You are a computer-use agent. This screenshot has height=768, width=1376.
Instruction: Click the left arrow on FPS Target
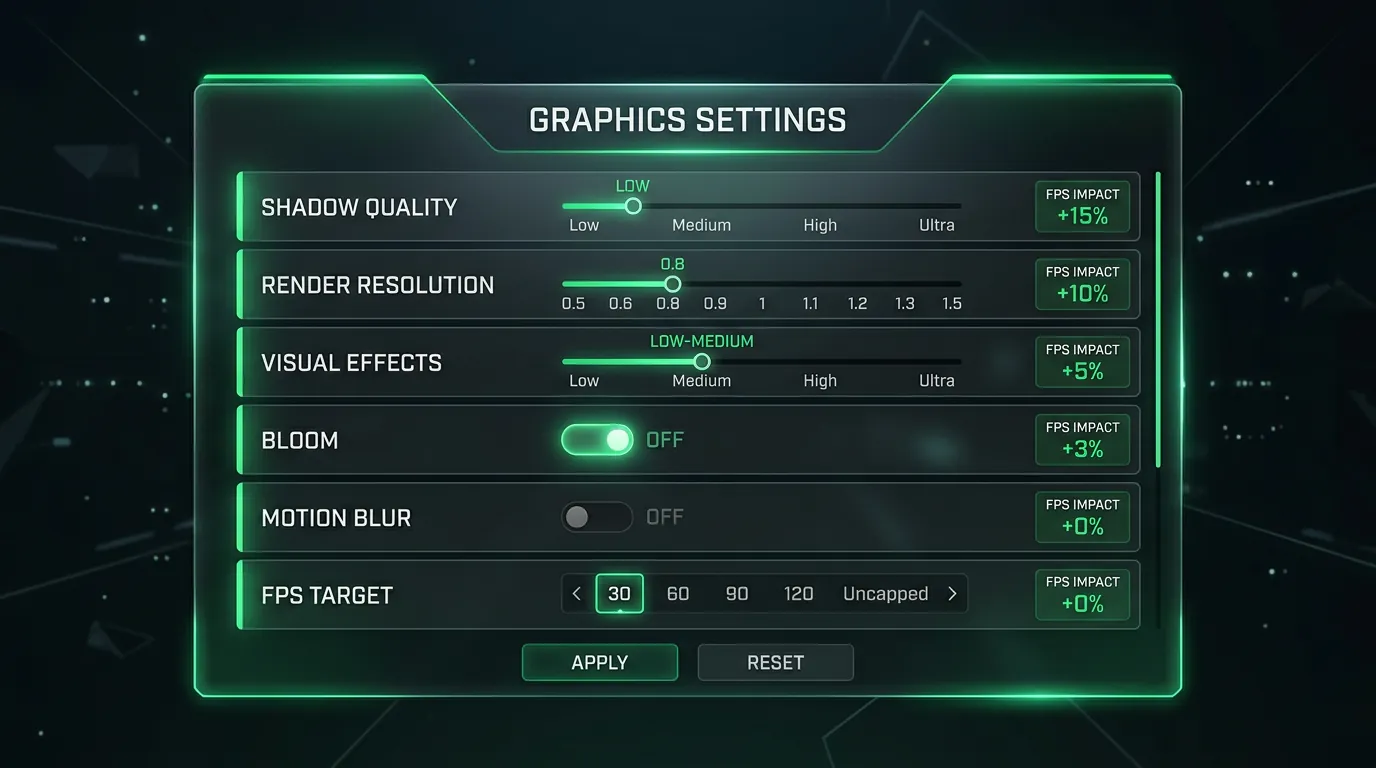pyautogui.click(x=575, y=593)
